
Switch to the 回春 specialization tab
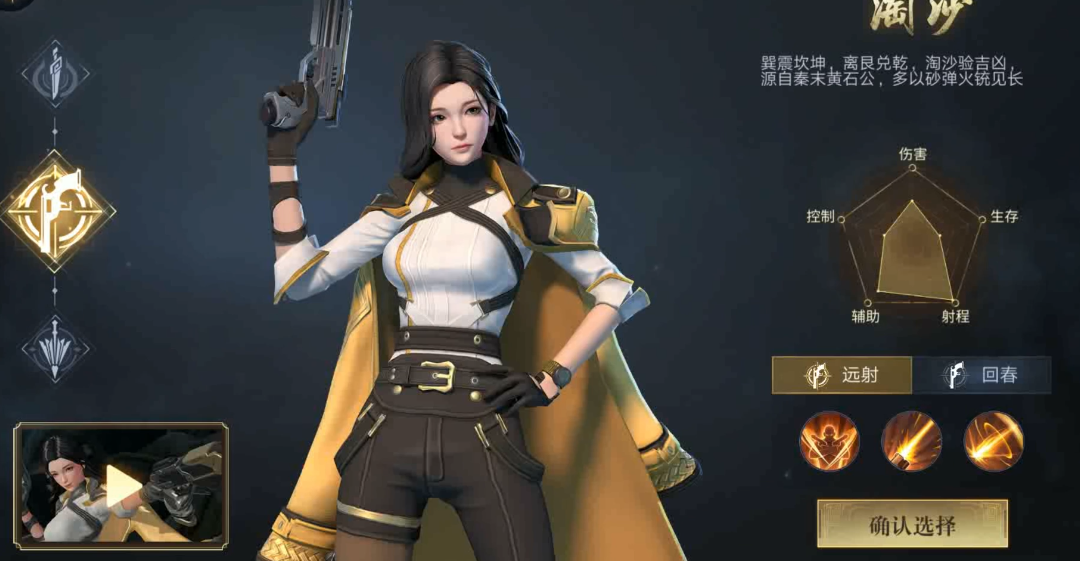coord(982,375)
